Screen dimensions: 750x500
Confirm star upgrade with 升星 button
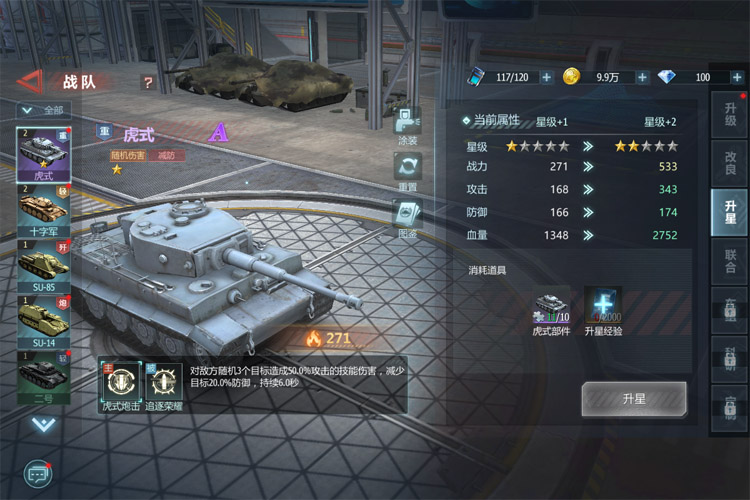[634, 399]
